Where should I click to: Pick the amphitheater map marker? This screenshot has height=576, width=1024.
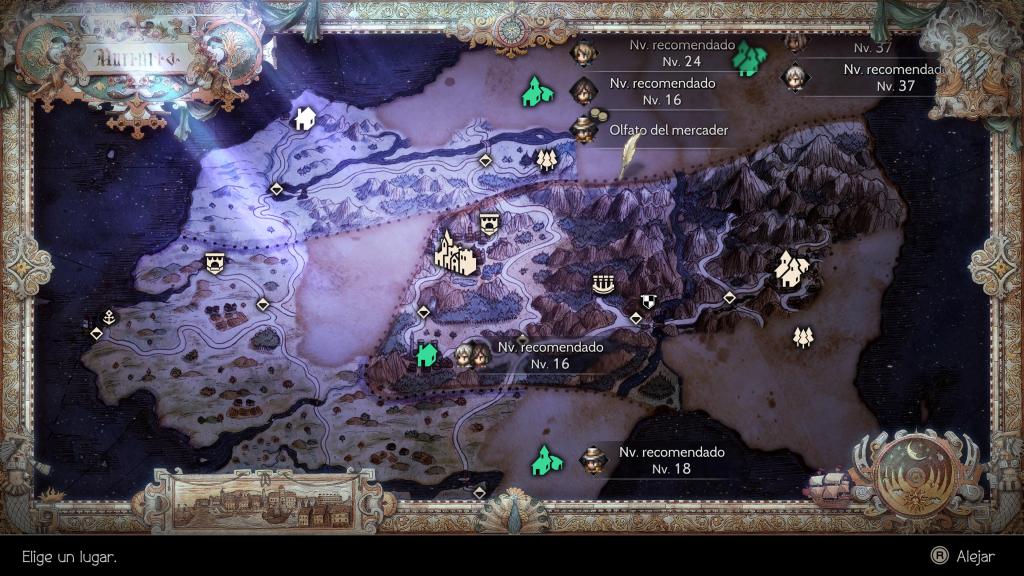[x=601, y=285]
